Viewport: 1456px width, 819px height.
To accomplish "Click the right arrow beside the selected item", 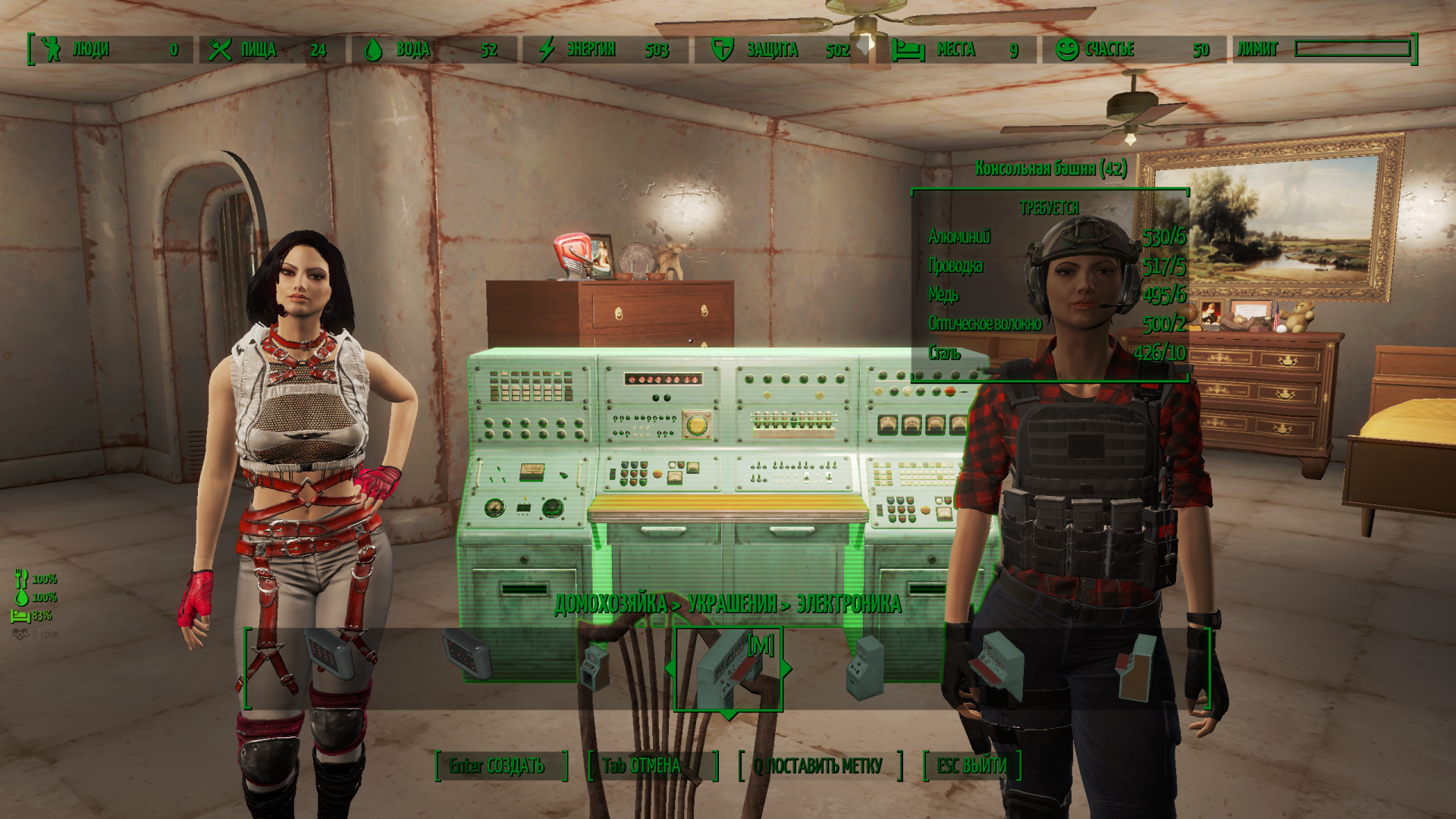I will (787, 669).
